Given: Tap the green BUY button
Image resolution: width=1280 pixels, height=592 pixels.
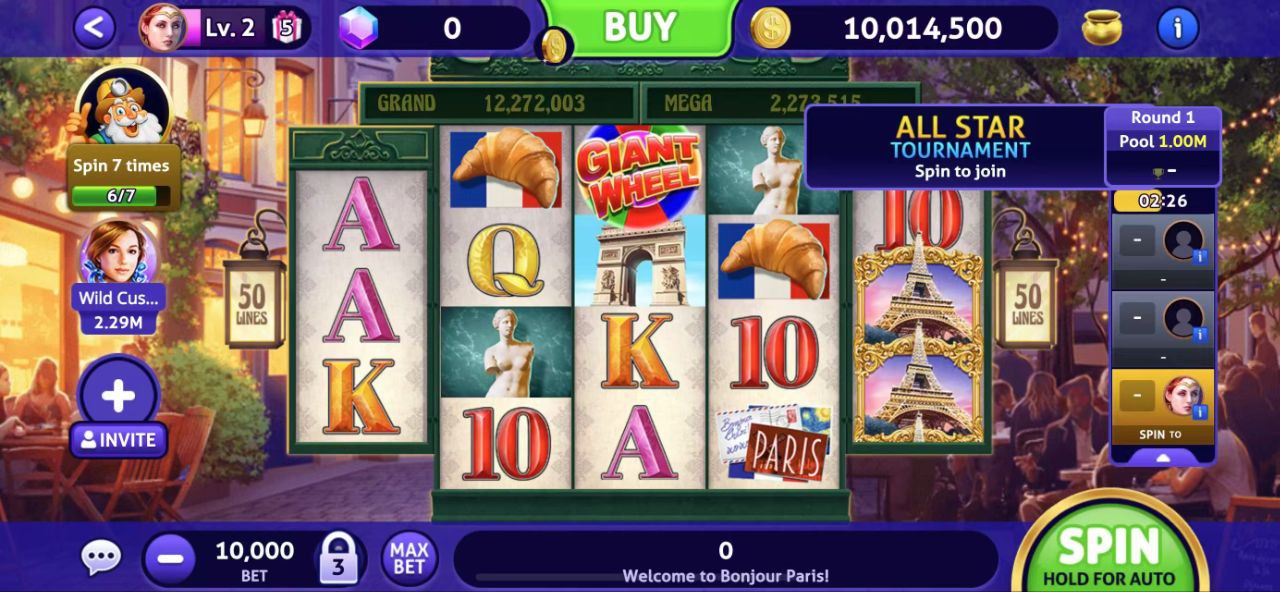Looking at the screenshot, I should coord(639,27).
